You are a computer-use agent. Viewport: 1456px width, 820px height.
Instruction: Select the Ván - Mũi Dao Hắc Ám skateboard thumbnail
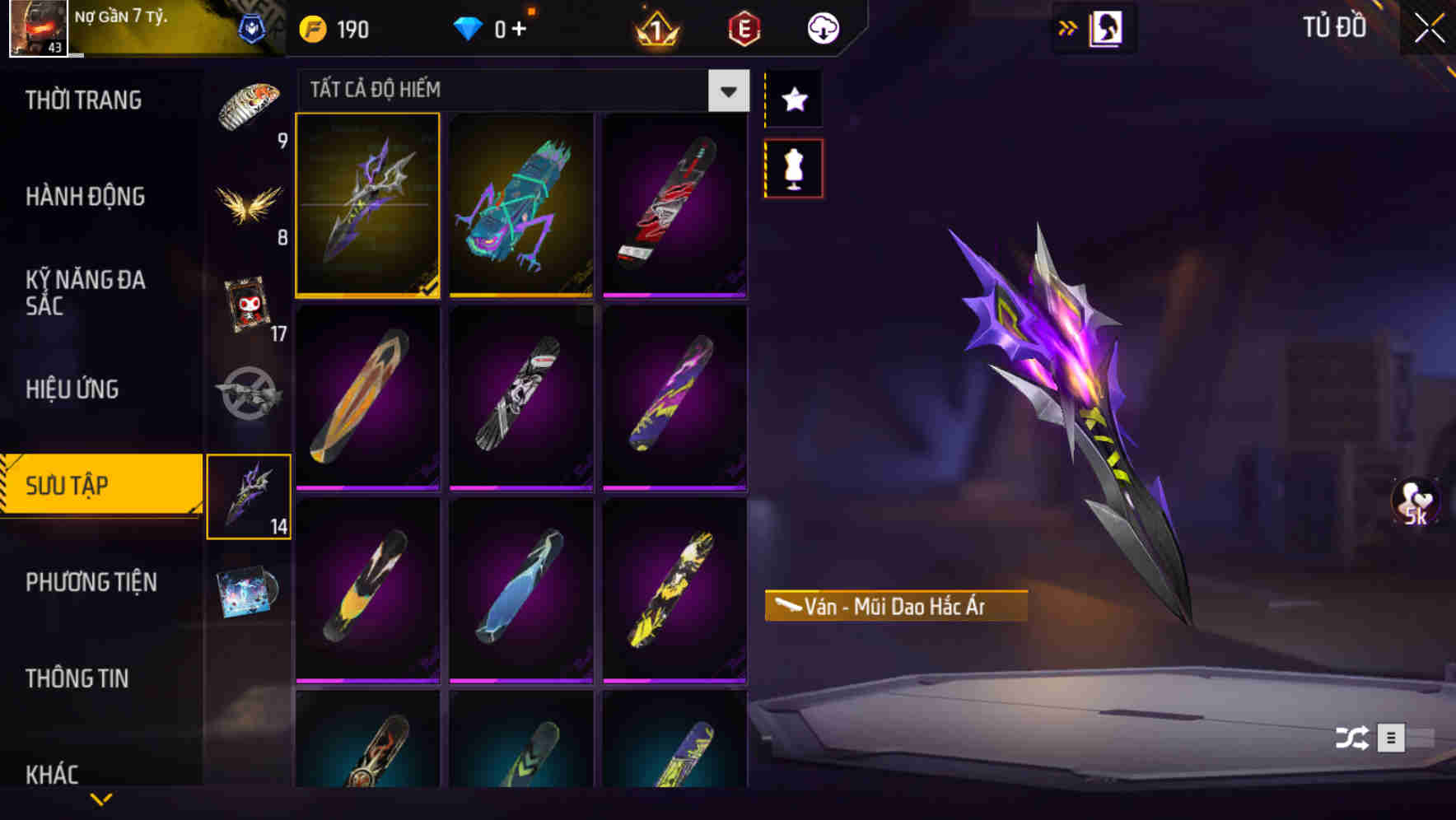pos(367,206)
